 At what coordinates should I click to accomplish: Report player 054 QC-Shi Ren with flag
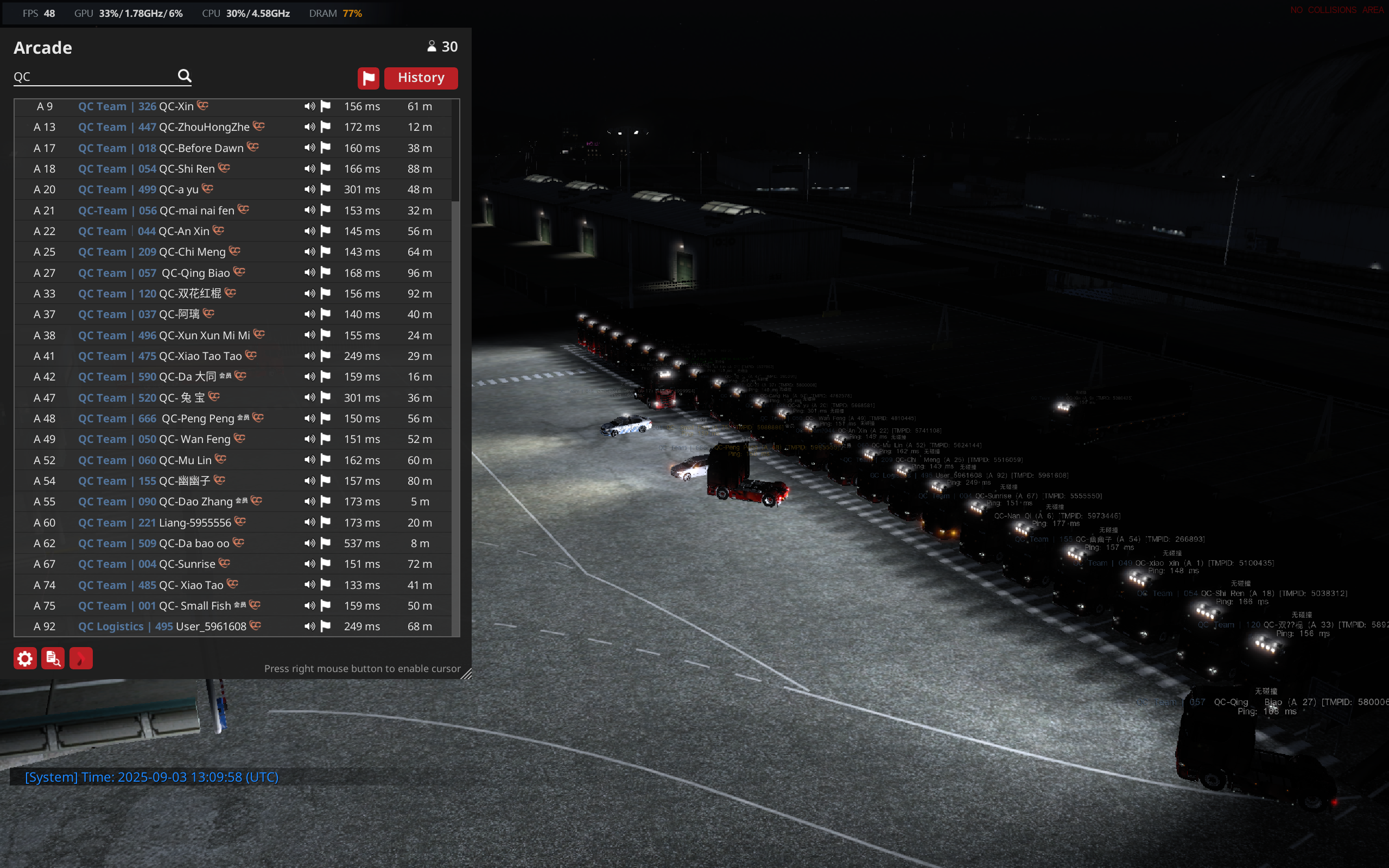click(x=326, y=169)
